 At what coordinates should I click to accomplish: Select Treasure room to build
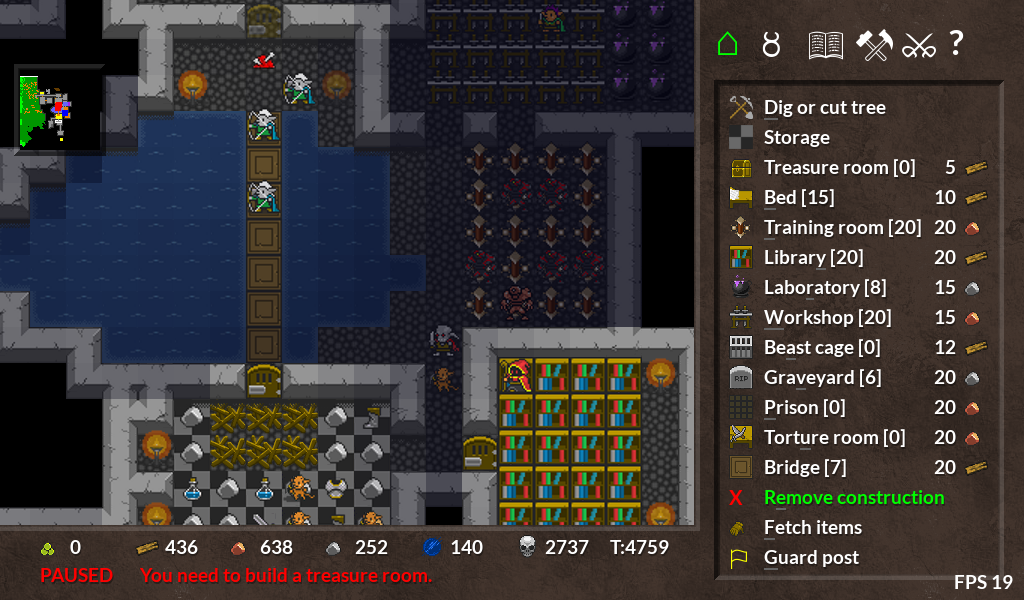pos(838,167)
